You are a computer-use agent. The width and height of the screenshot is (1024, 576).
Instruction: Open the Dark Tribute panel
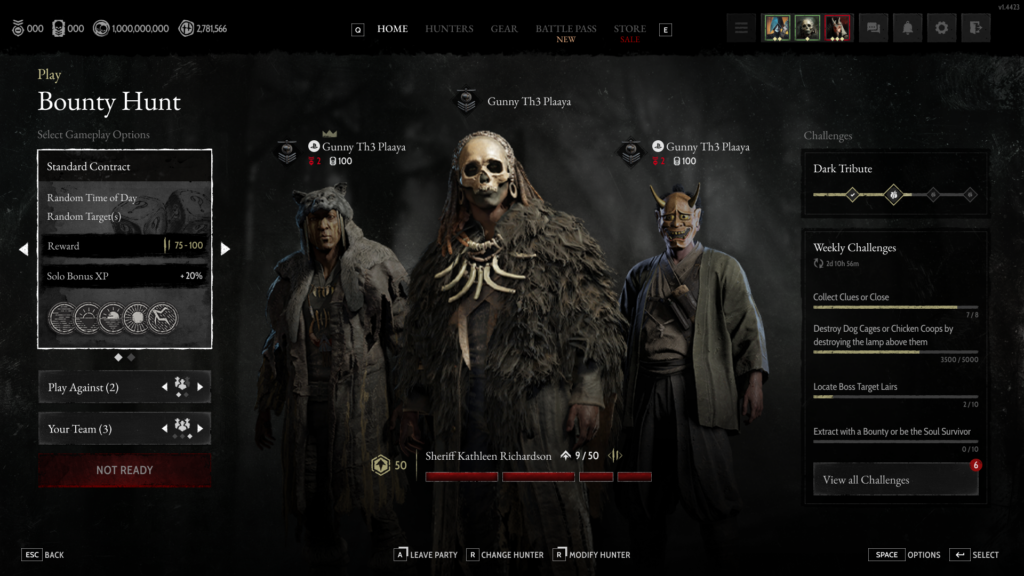point(895,183)
